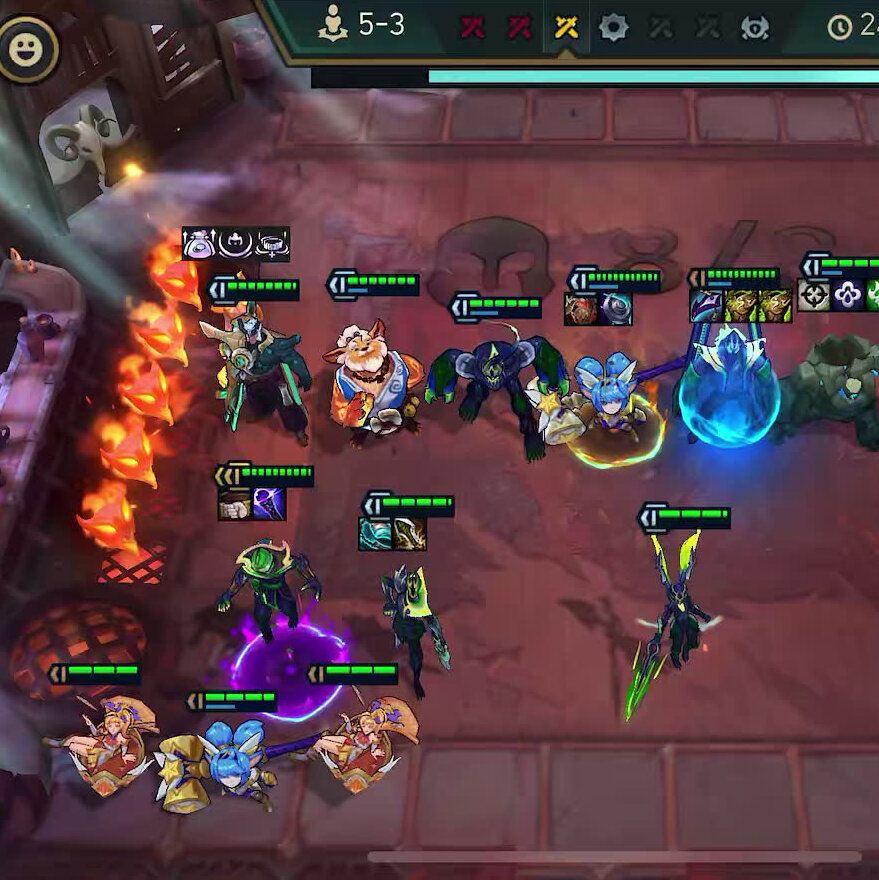Inspect the loot bag augment icon

point(199,243)
